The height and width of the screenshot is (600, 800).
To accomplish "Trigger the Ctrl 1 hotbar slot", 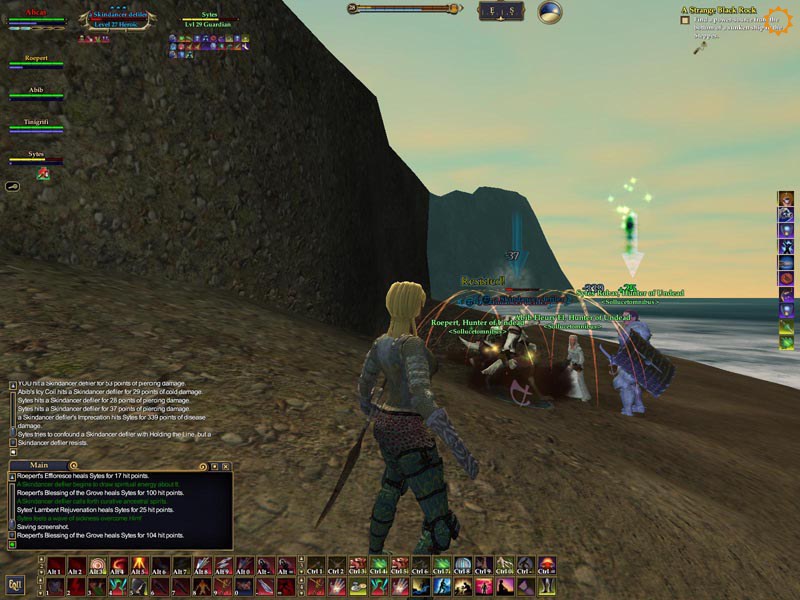I will coord(316,565).
